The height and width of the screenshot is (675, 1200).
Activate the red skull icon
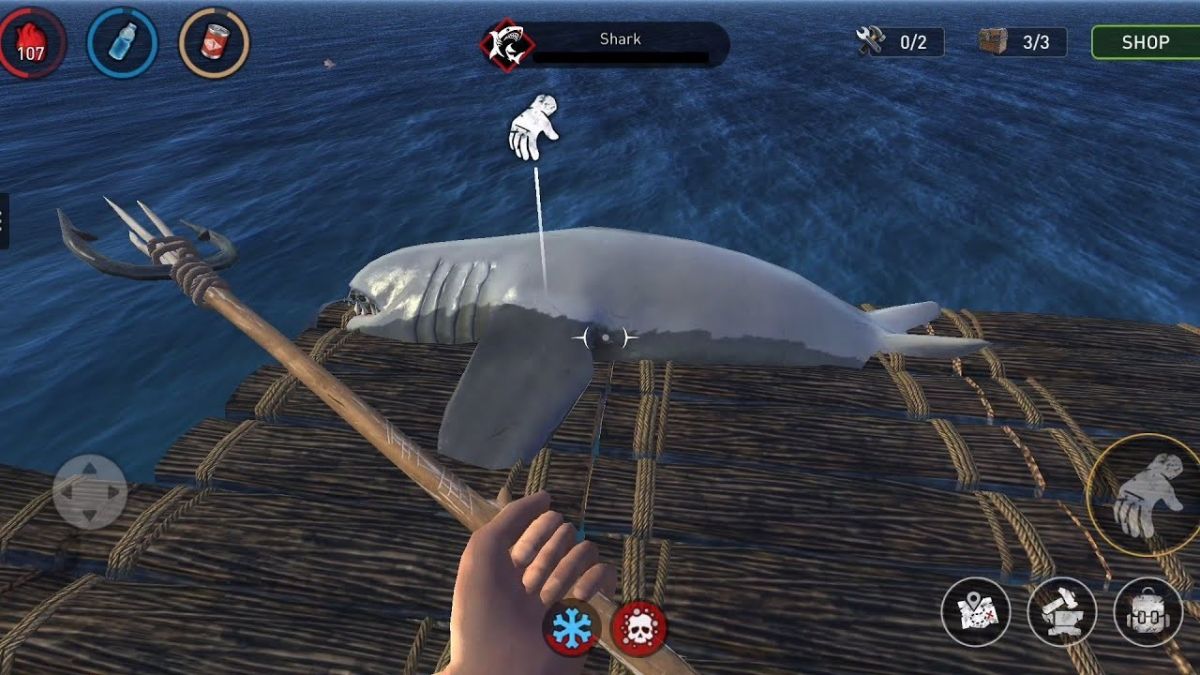639,629
